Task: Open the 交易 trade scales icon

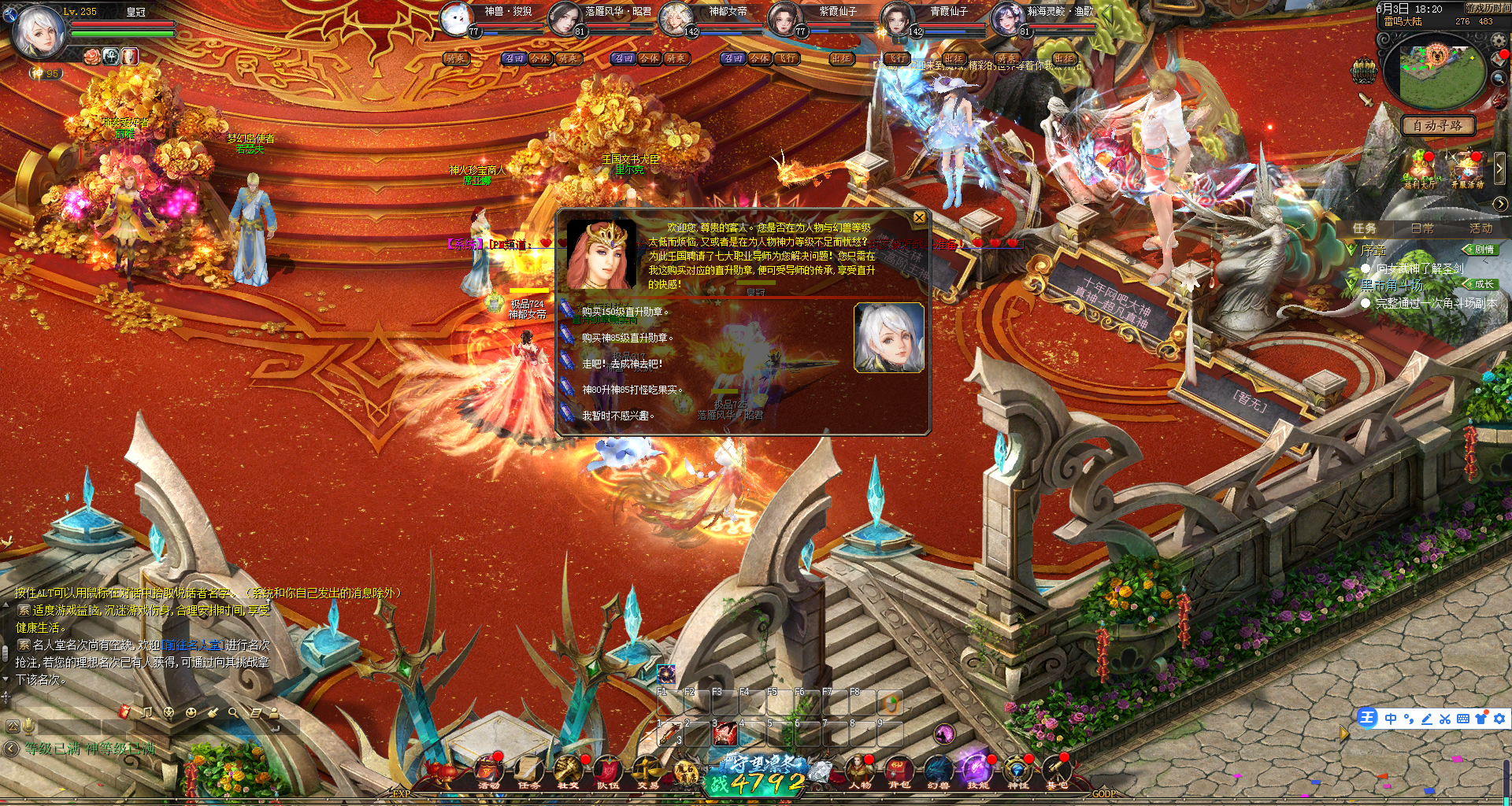Action: point(647,771)
